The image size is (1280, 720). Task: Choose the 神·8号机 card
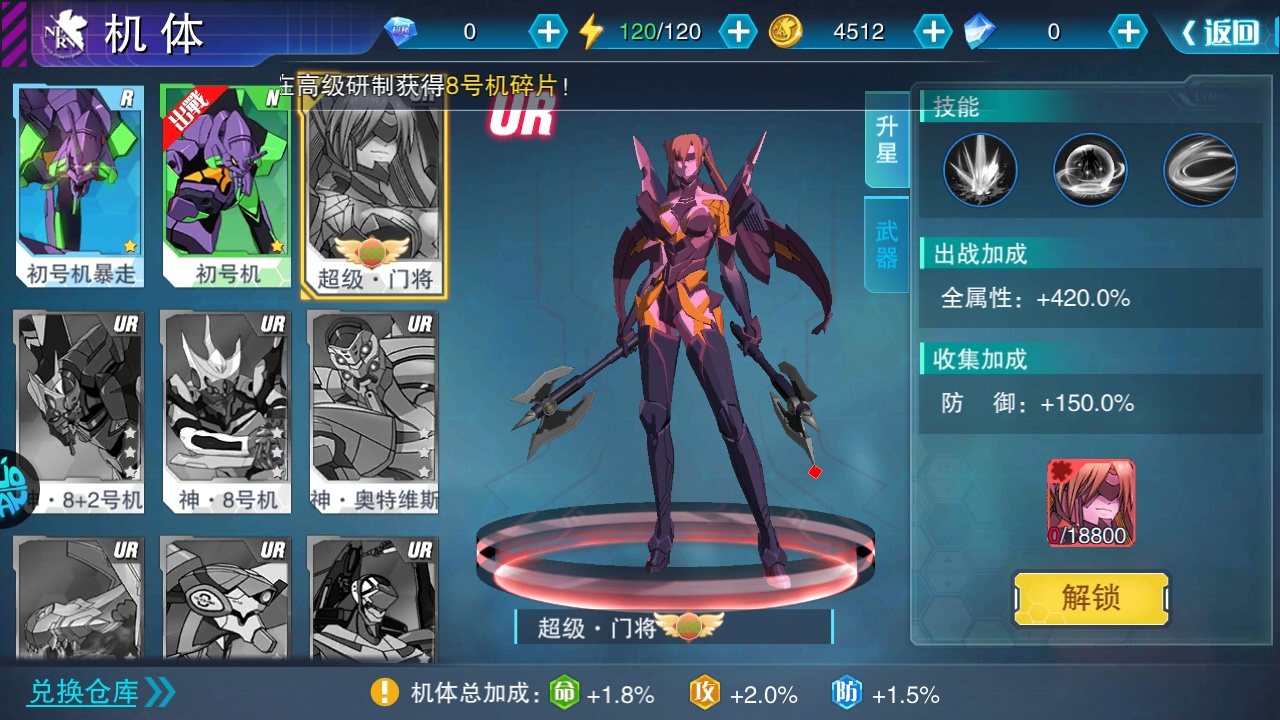click(226, 412)
